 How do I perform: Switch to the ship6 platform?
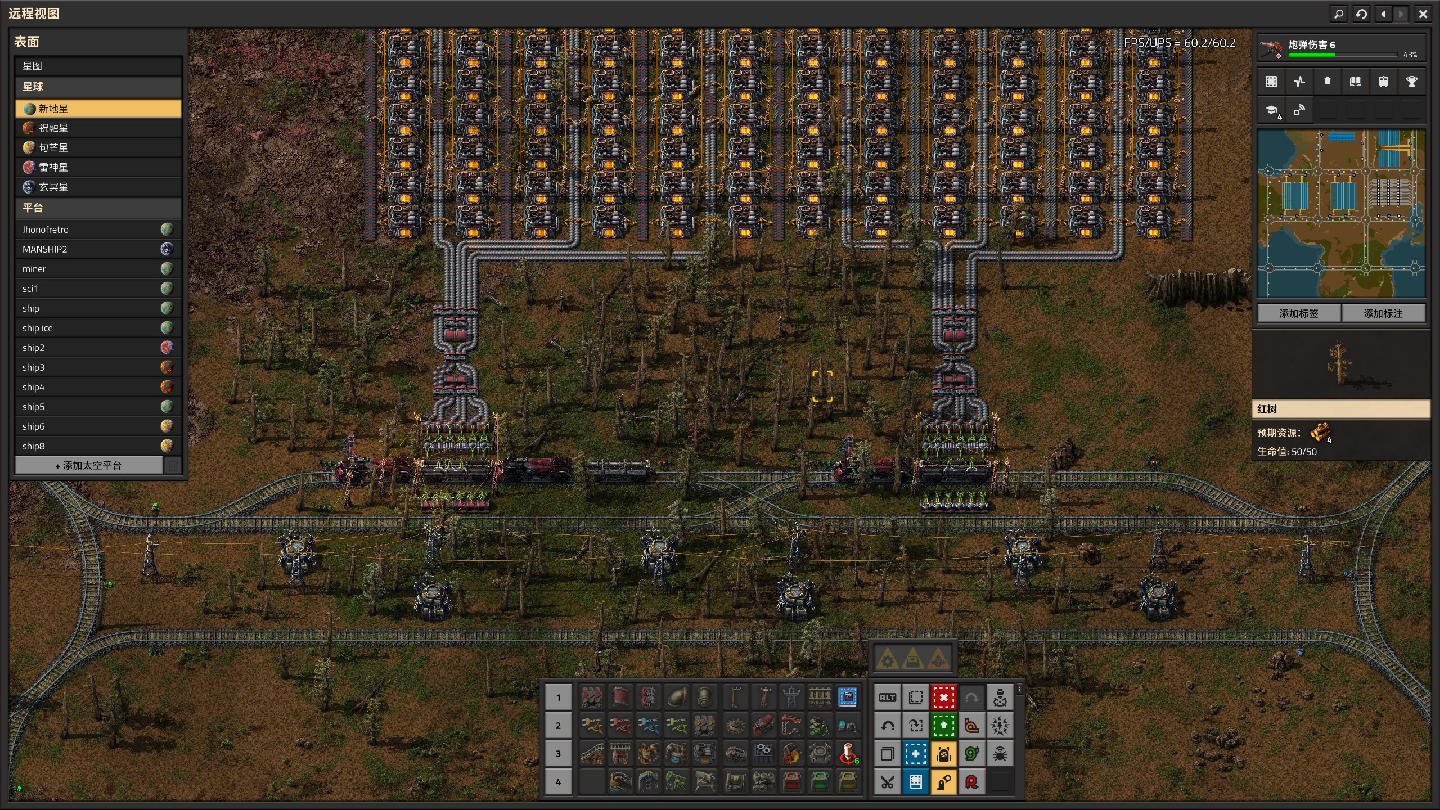pyautogui.click(x=98, y=427)
